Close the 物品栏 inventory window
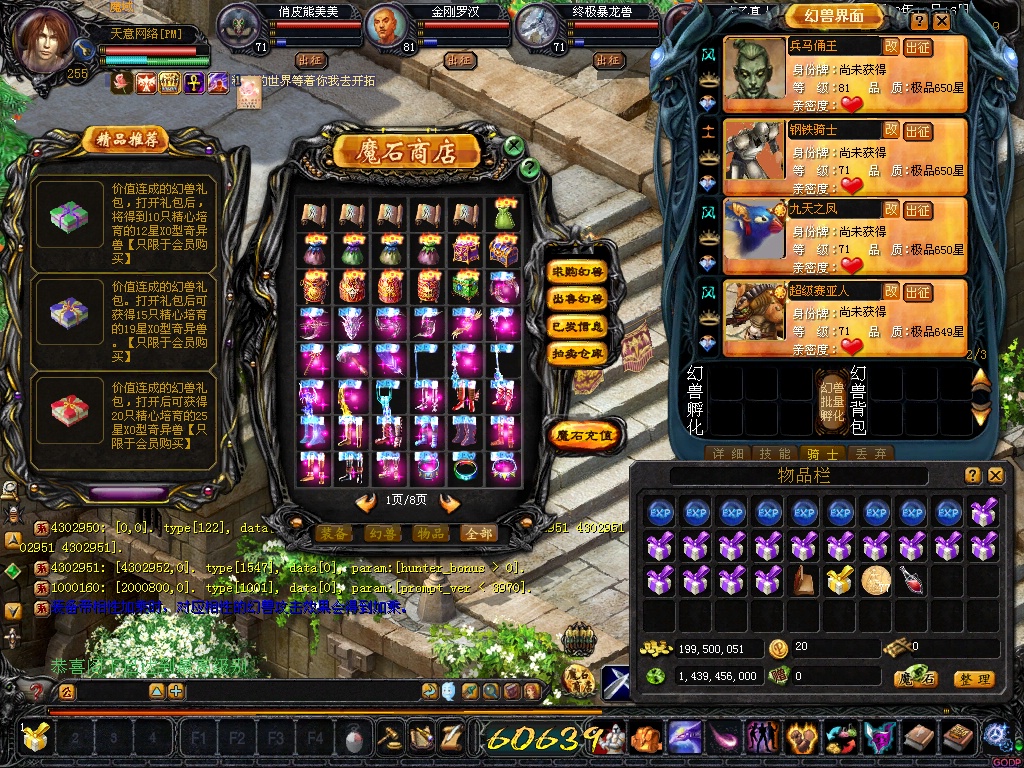The width and height of the screenshot is (1024, 768). click(995, 475)
